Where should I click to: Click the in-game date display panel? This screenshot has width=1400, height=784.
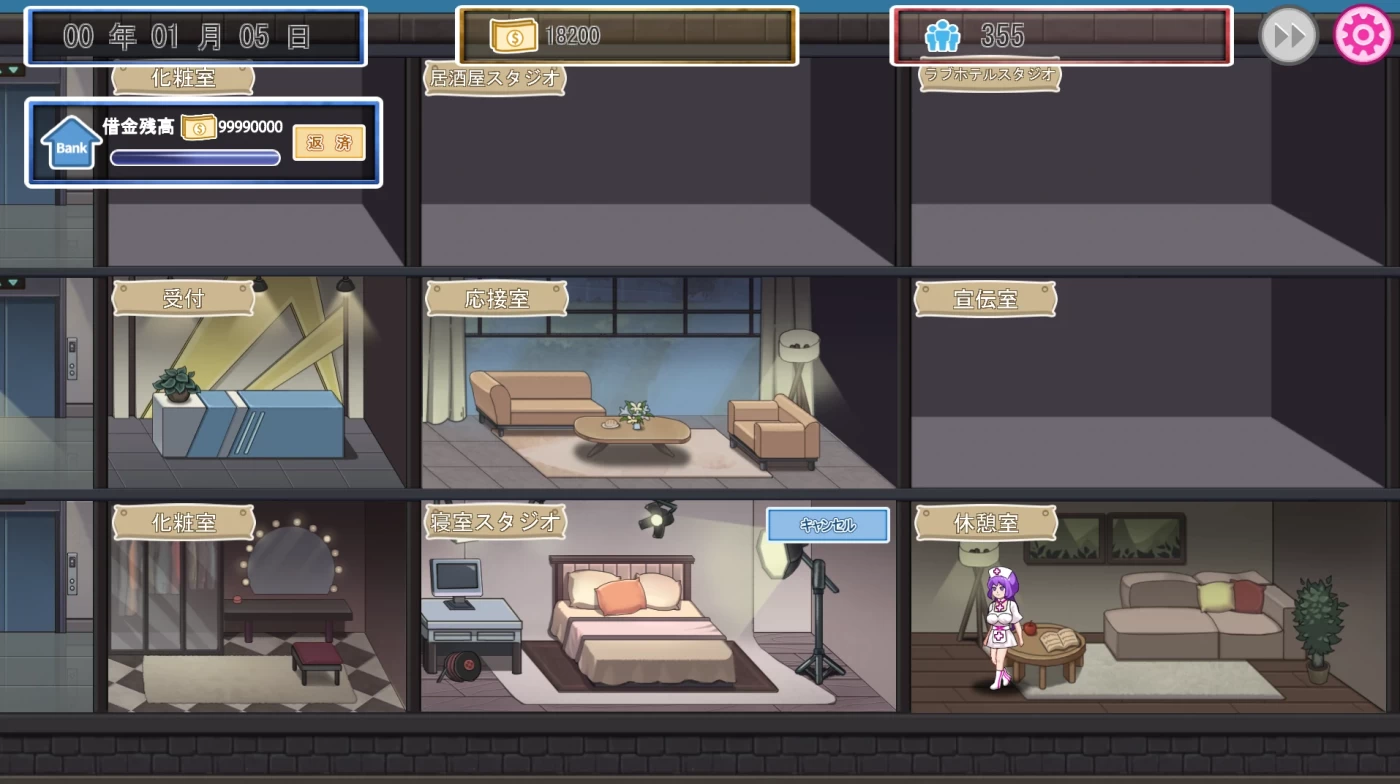[196, 36]
